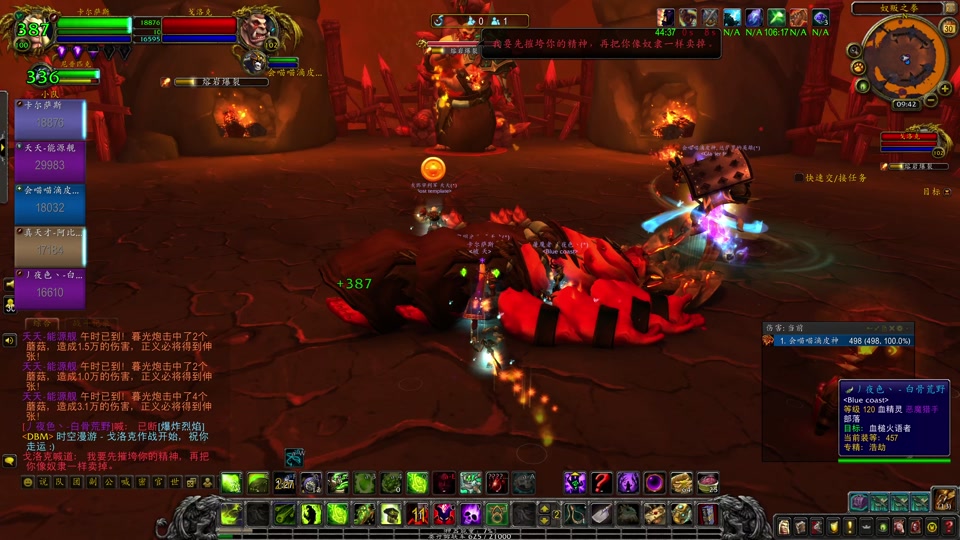Click the minimap zoom-out minus button
The width and height of the screenshot is (960, 540).
tap(931, 101)
